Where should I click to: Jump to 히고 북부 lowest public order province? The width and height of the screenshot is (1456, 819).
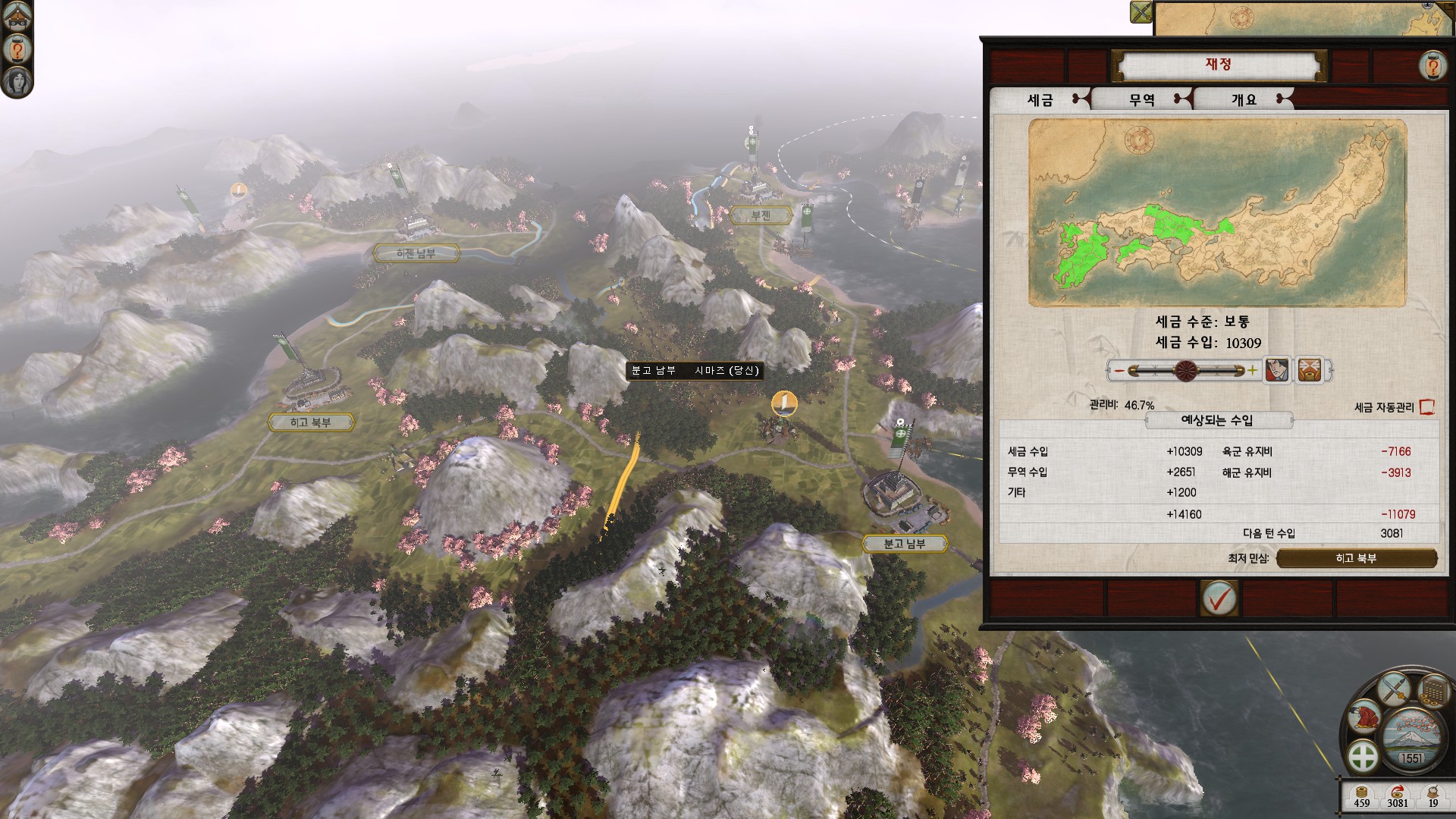point(1356,559)
